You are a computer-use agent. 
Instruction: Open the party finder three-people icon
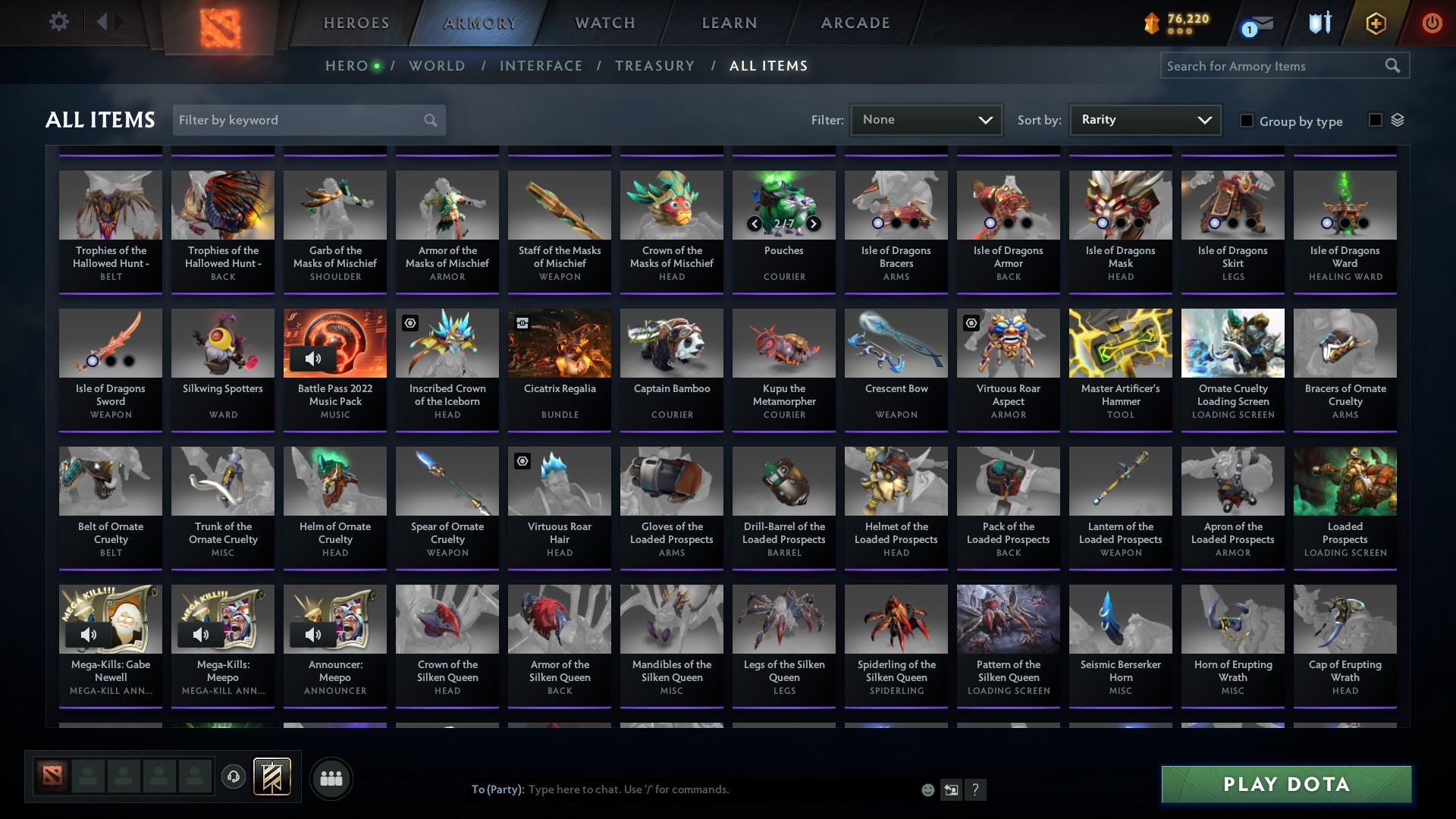coord(331,778)
